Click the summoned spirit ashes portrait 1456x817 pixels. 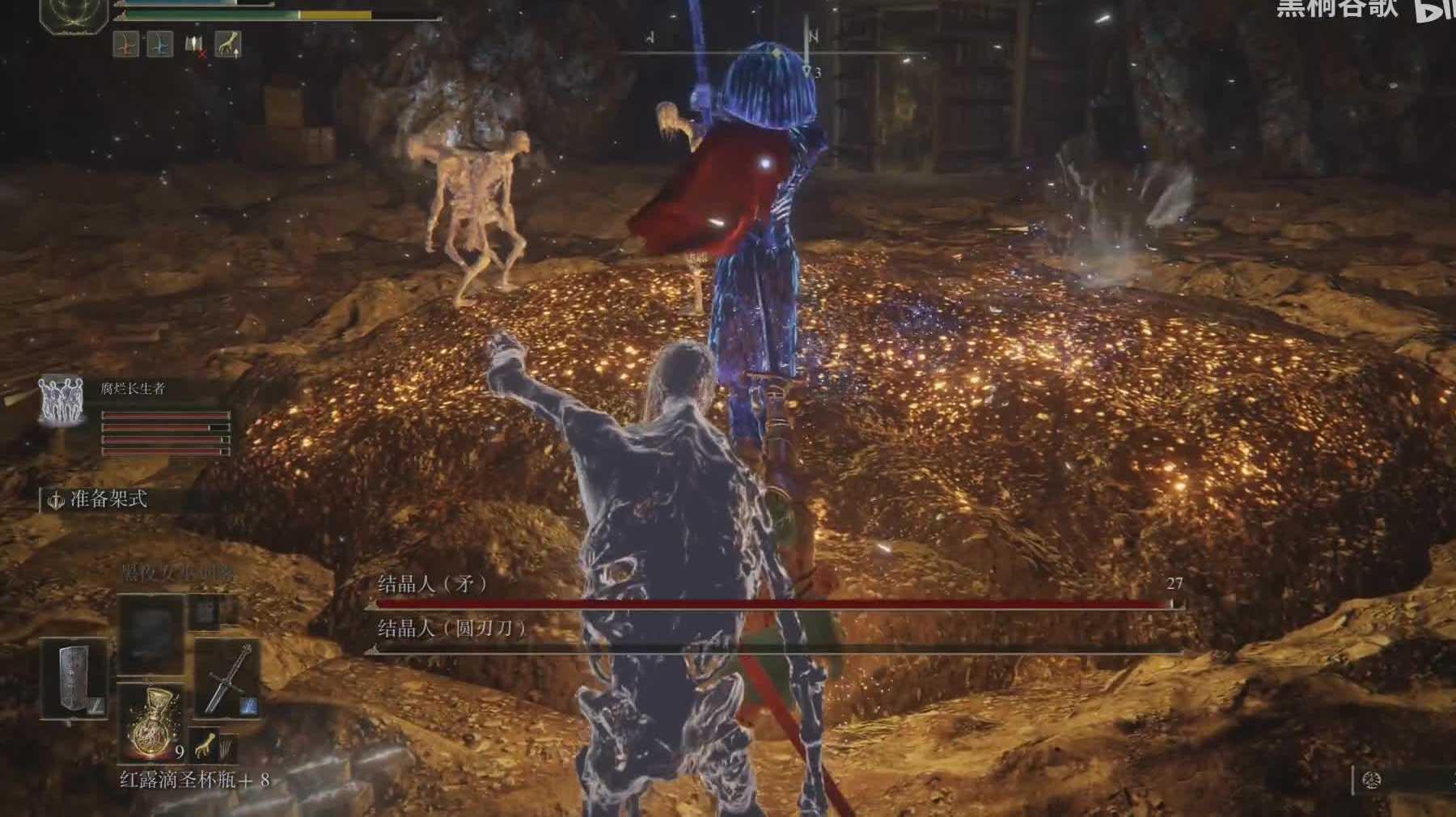pos(61,401)
